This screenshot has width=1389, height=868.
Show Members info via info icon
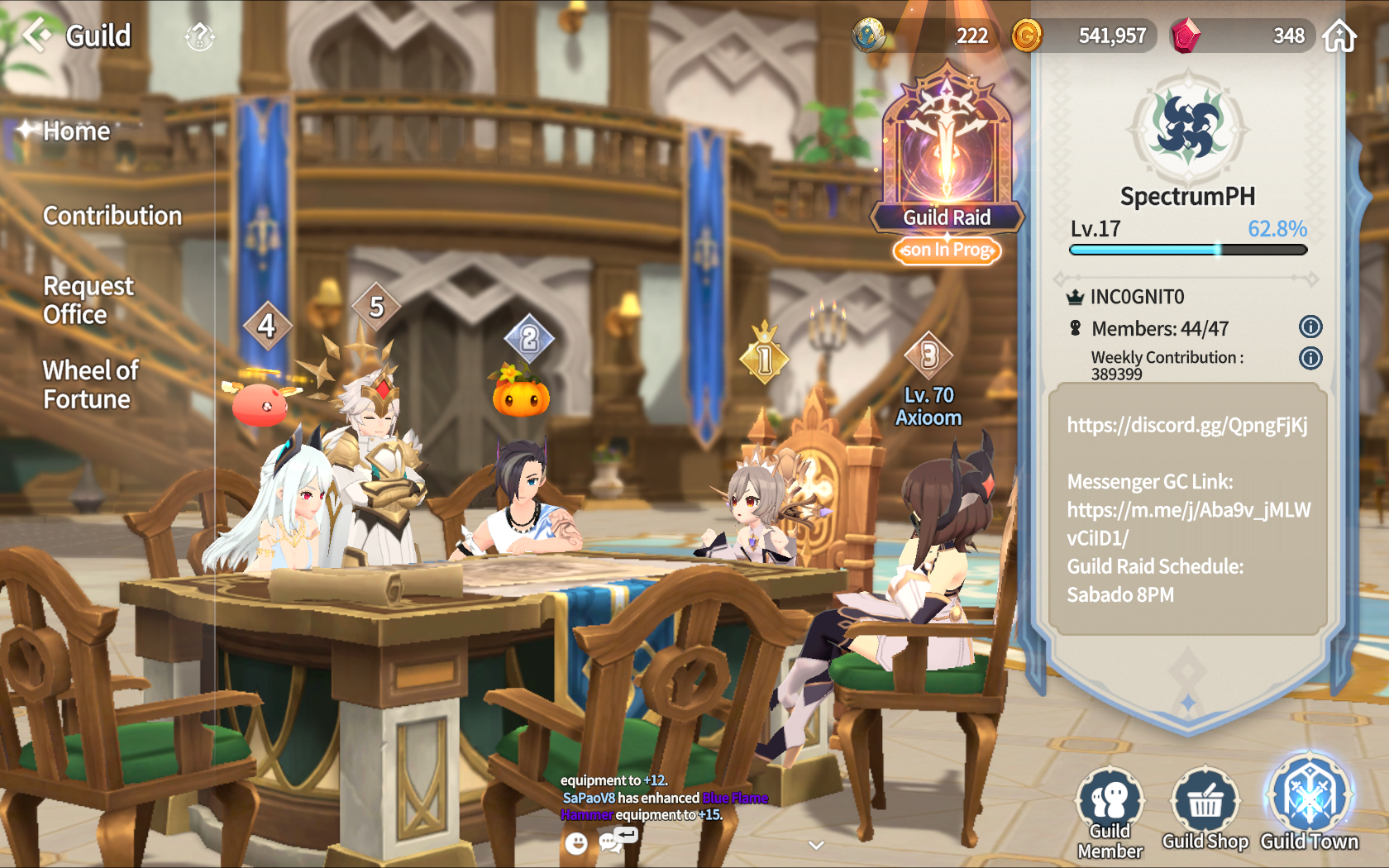click(1310, 327)
